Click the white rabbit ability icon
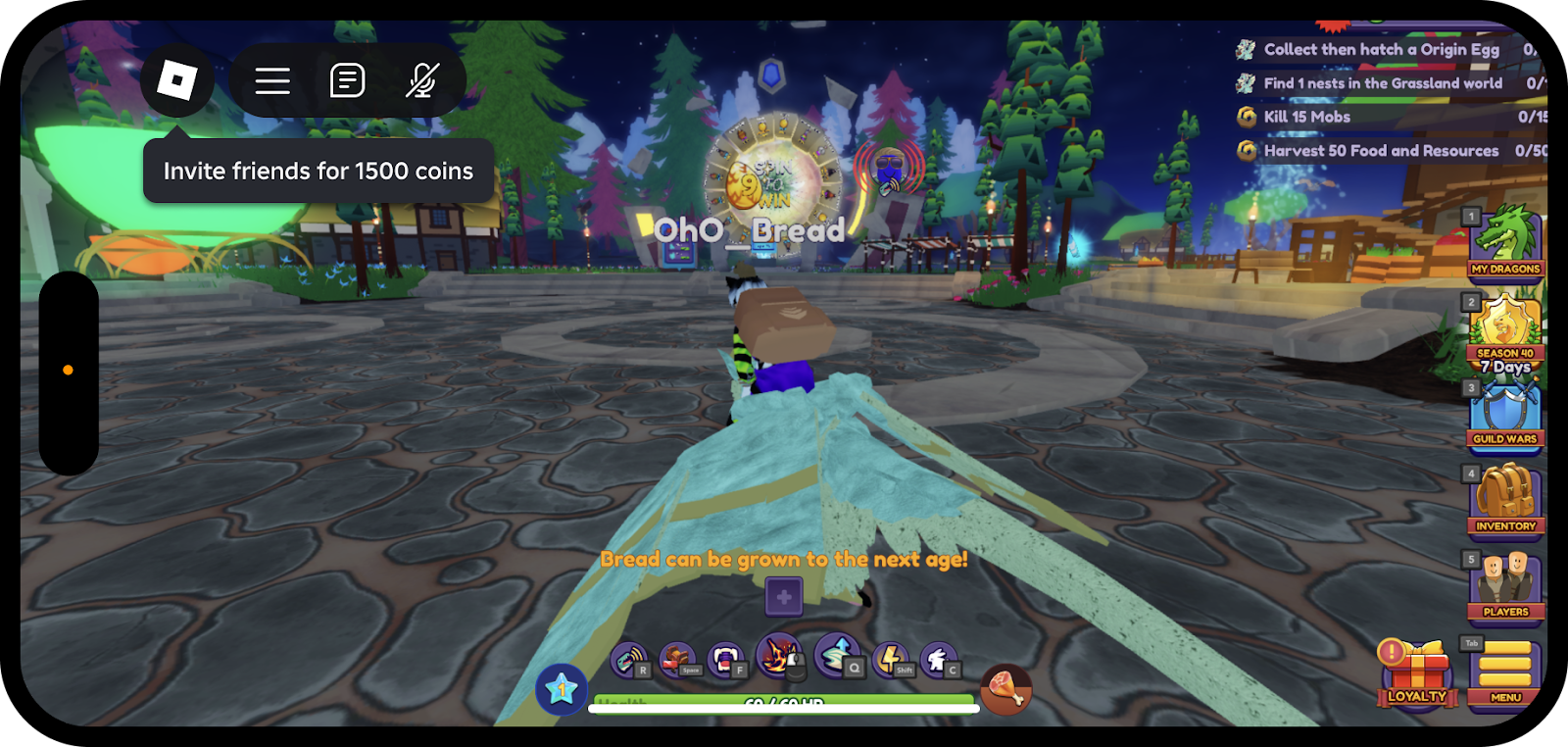 937,660
